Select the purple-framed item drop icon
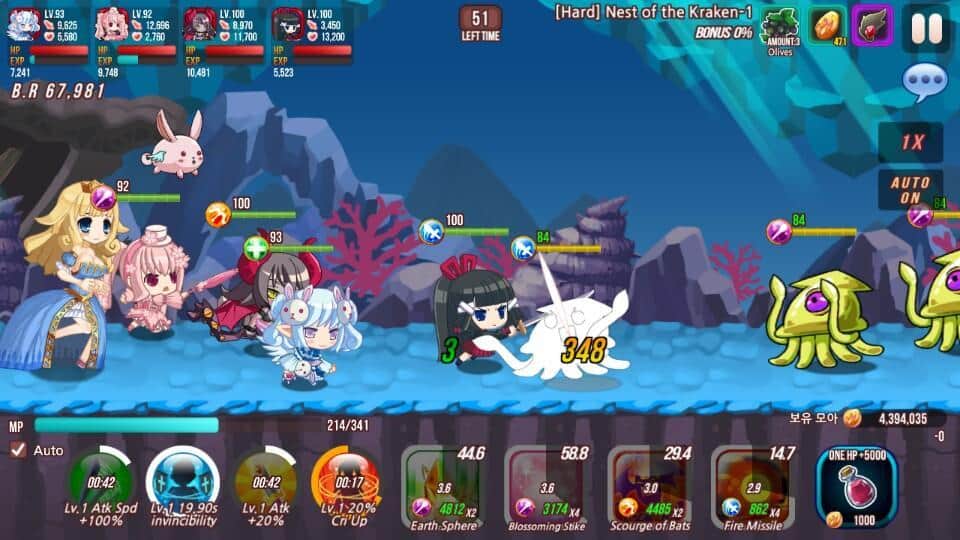This screenshot has width=960, height=540. point(871,25)
